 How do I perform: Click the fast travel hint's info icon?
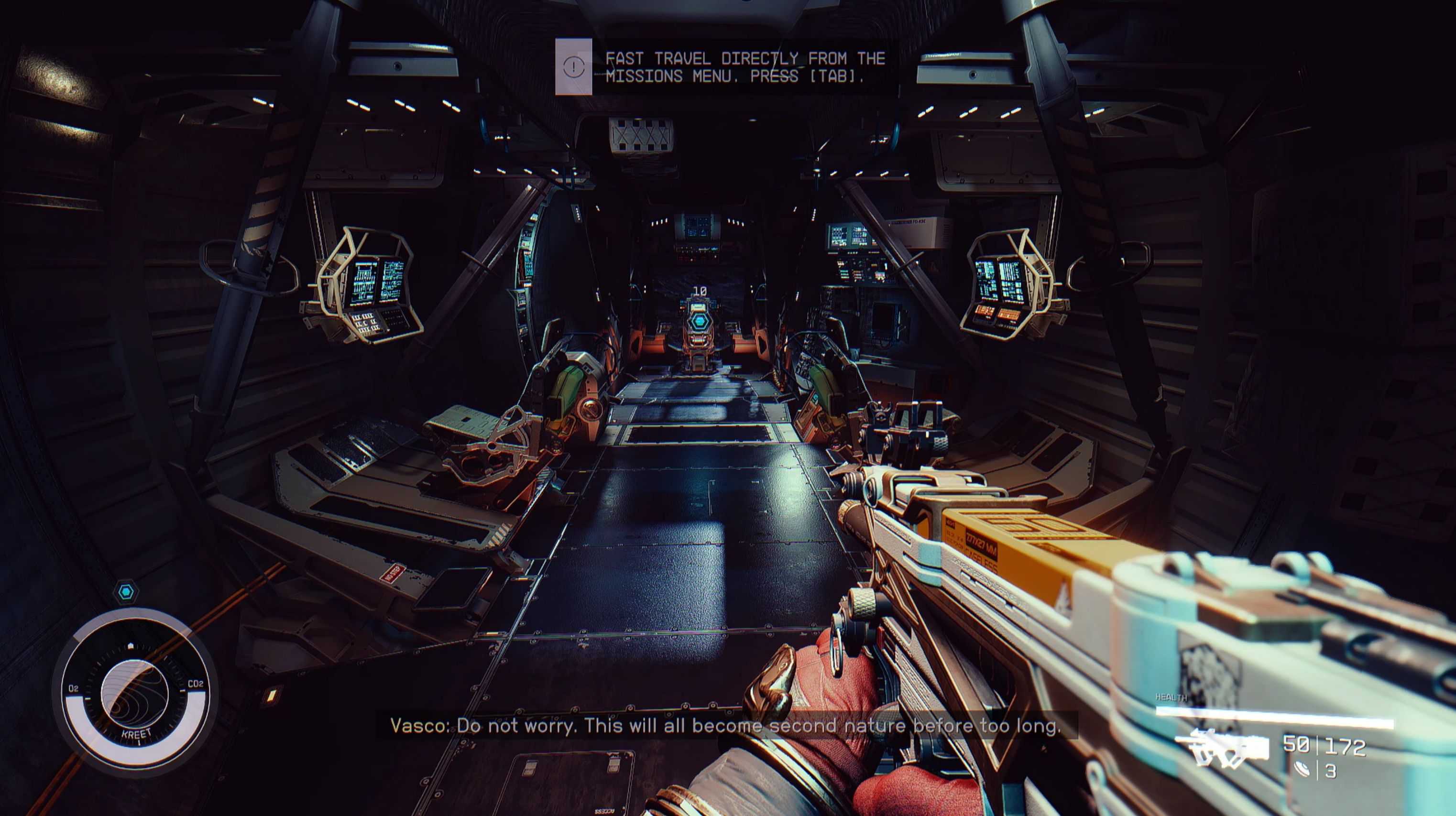pos(574,66)
